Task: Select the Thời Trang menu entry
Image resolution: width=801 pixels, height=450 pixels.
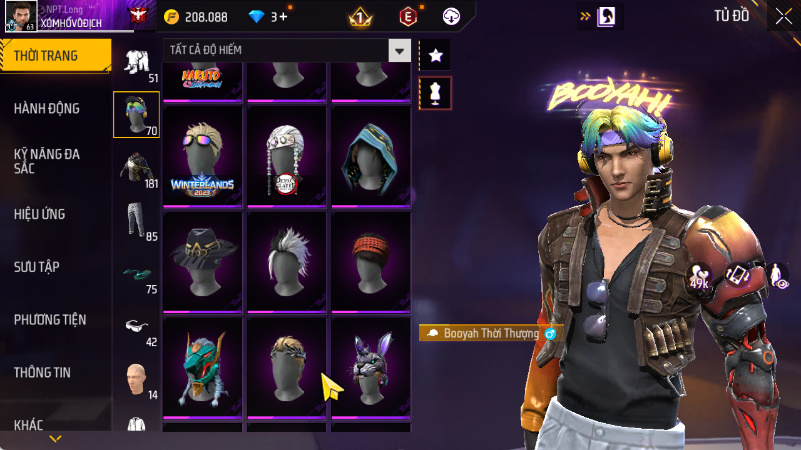Action: (46, 56)
